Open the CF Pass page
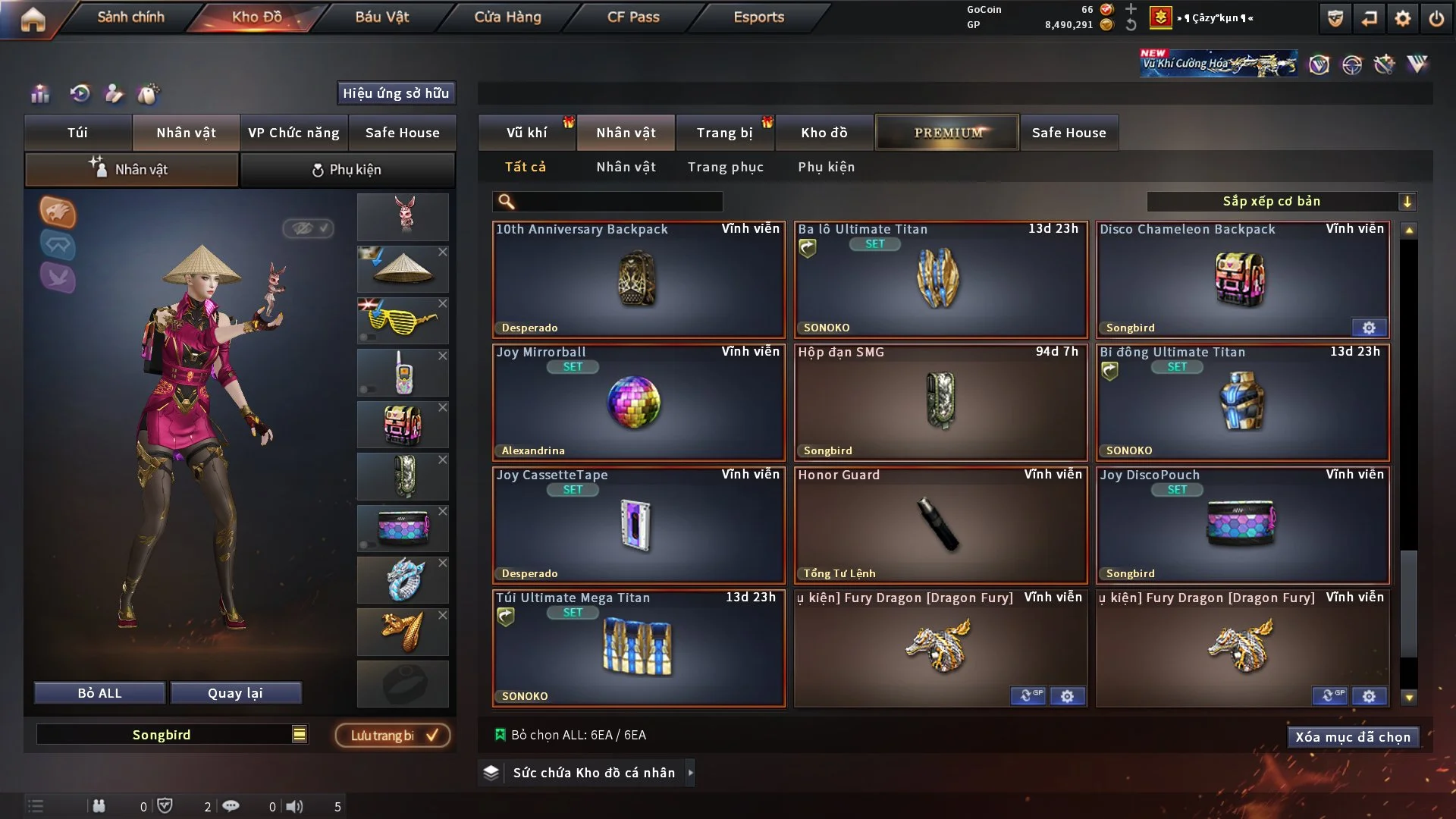 [x=633, y=17]
